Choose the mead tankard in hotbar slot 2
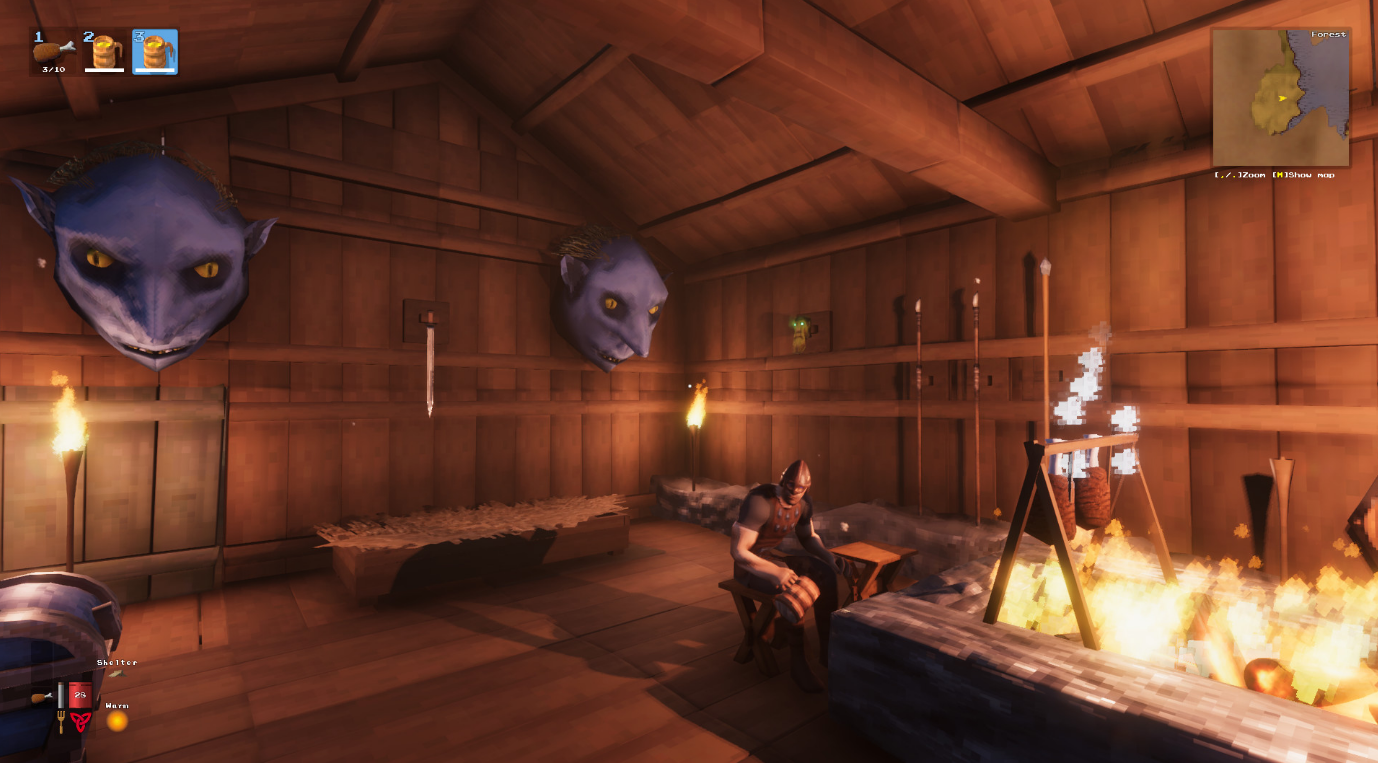The image size is (1378, 763). 104,51
